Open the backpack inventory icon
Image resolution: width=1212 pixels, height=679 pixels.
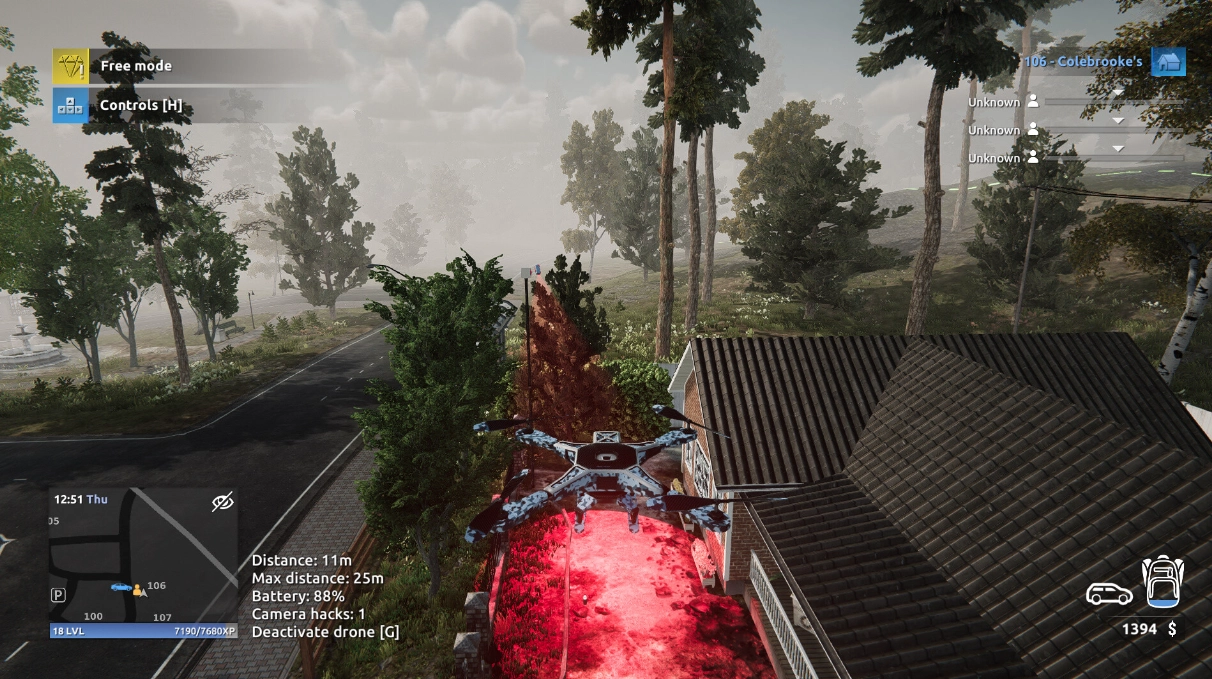tap(1162, 582)
